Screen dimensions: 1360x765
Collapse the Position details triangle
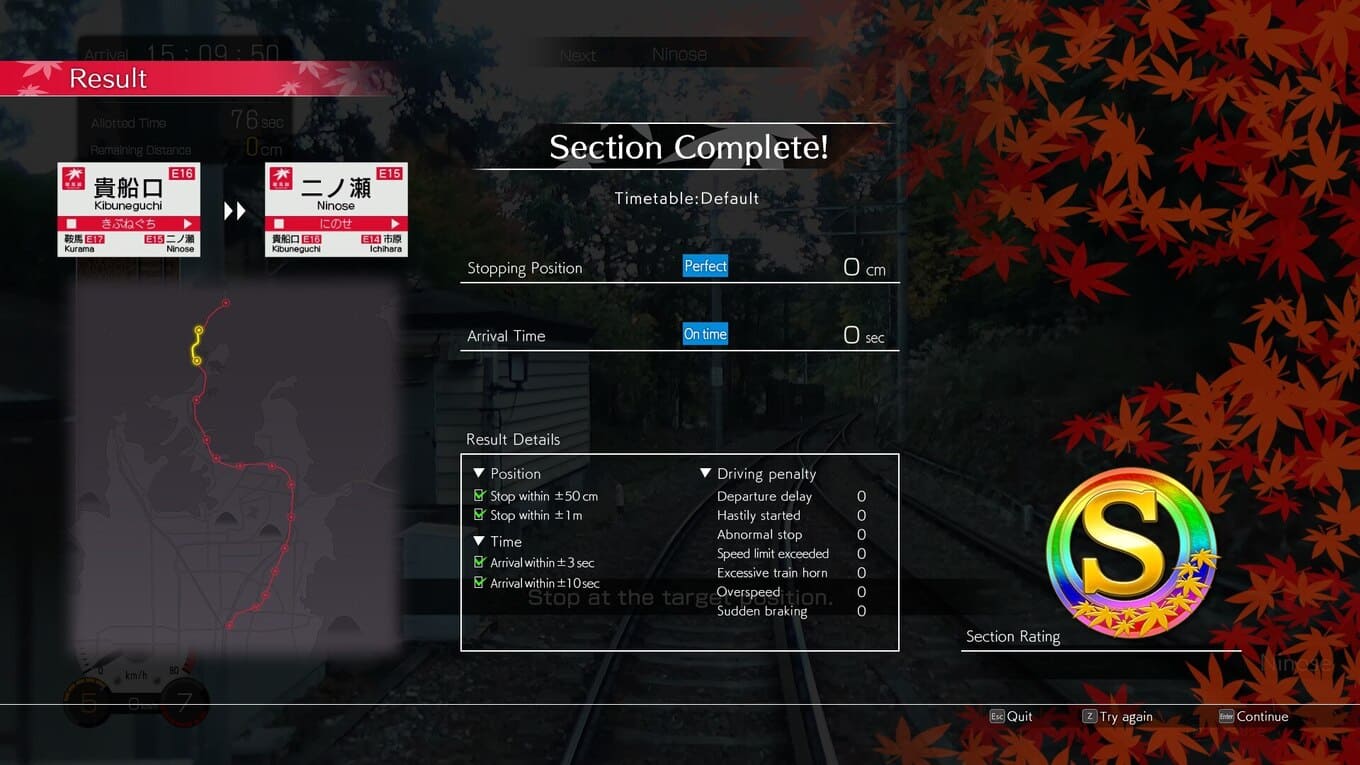(x=479, y=473)
